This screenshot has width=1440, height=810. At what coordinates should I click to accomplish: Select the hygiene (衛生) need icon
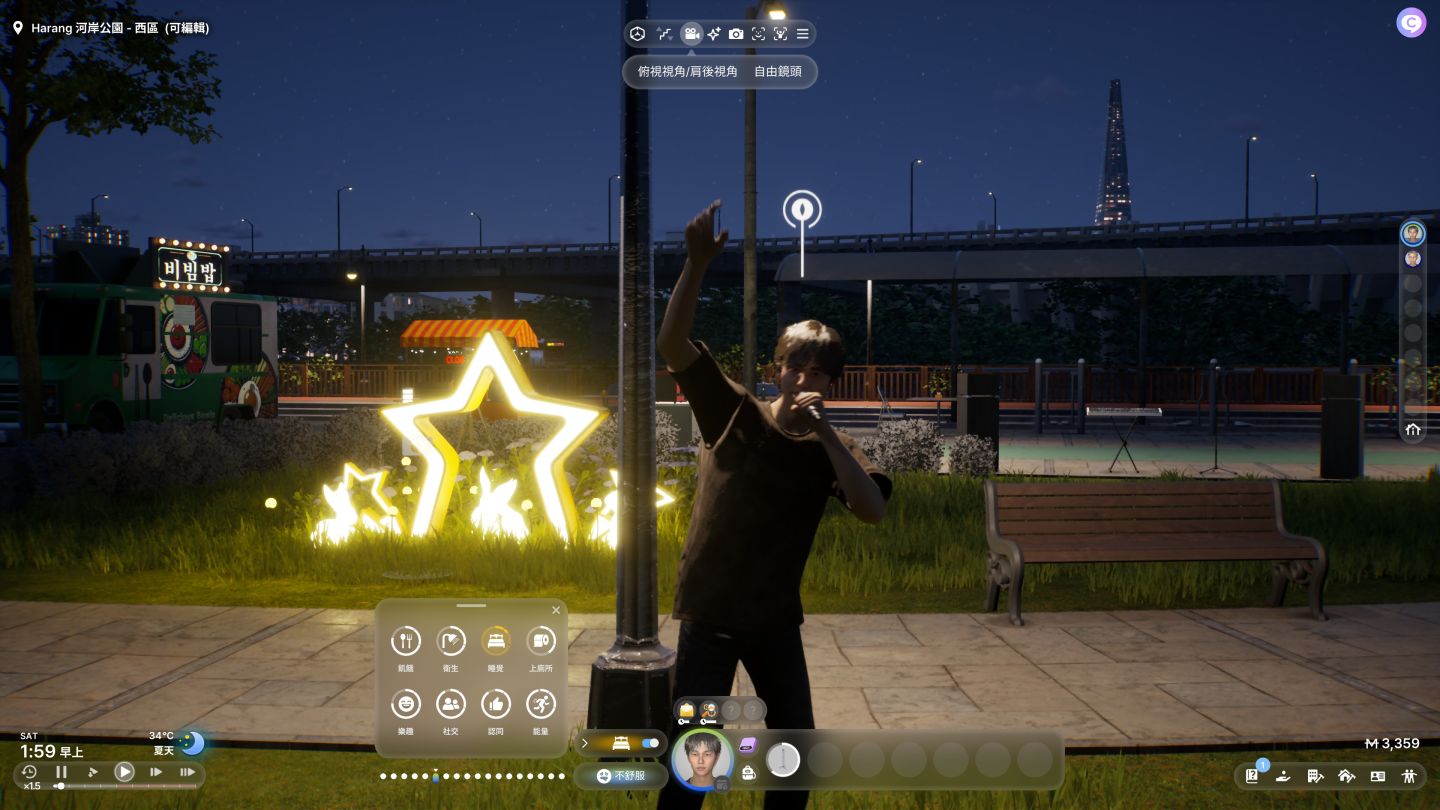click(451, 641)
